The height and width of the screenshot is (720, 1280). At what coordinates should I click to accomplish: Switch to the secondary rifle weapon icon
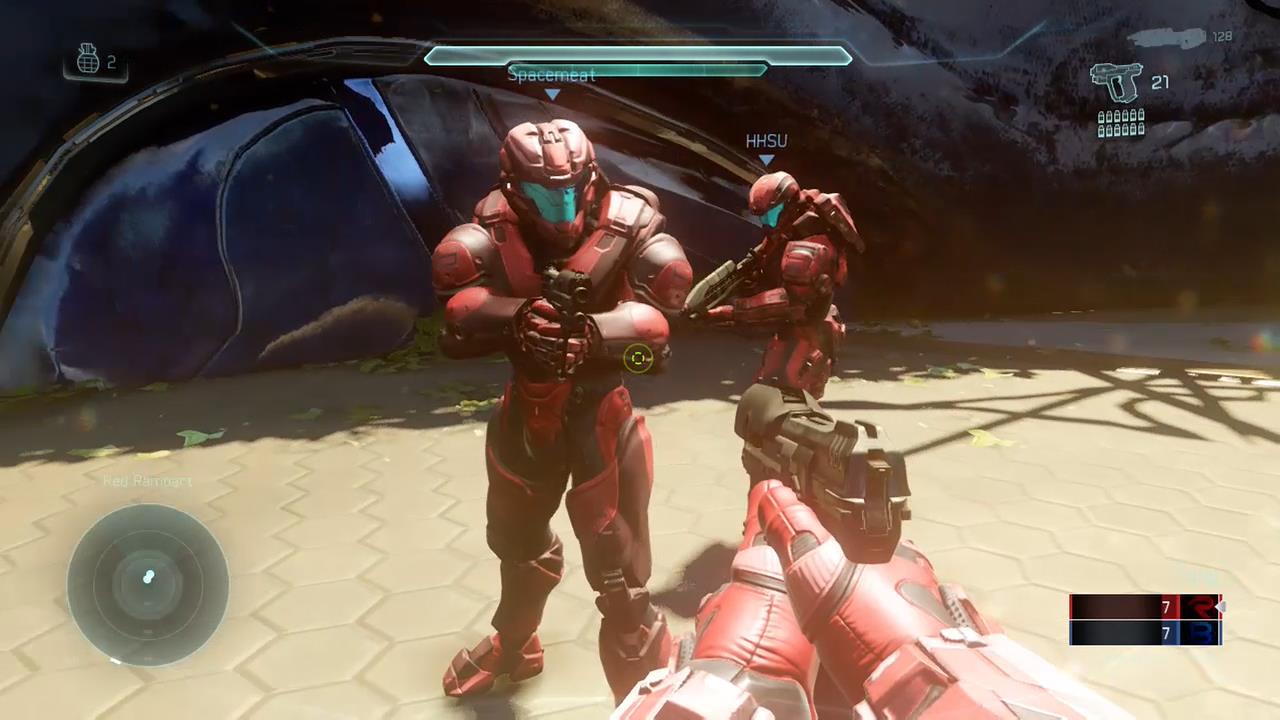point(1166,38)
